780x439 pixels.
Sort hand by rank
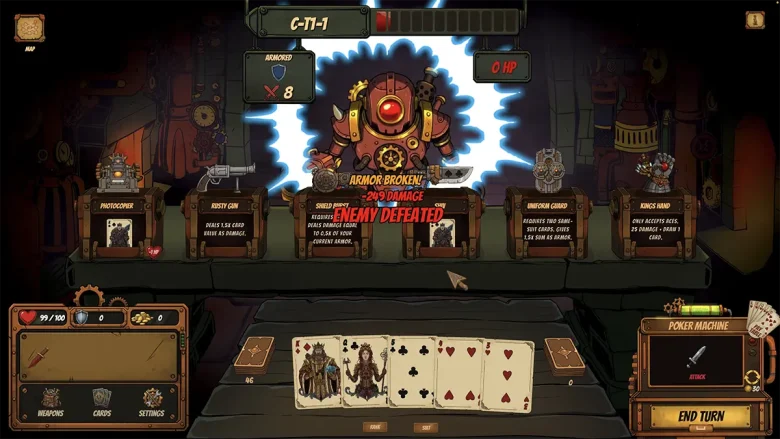374,427
